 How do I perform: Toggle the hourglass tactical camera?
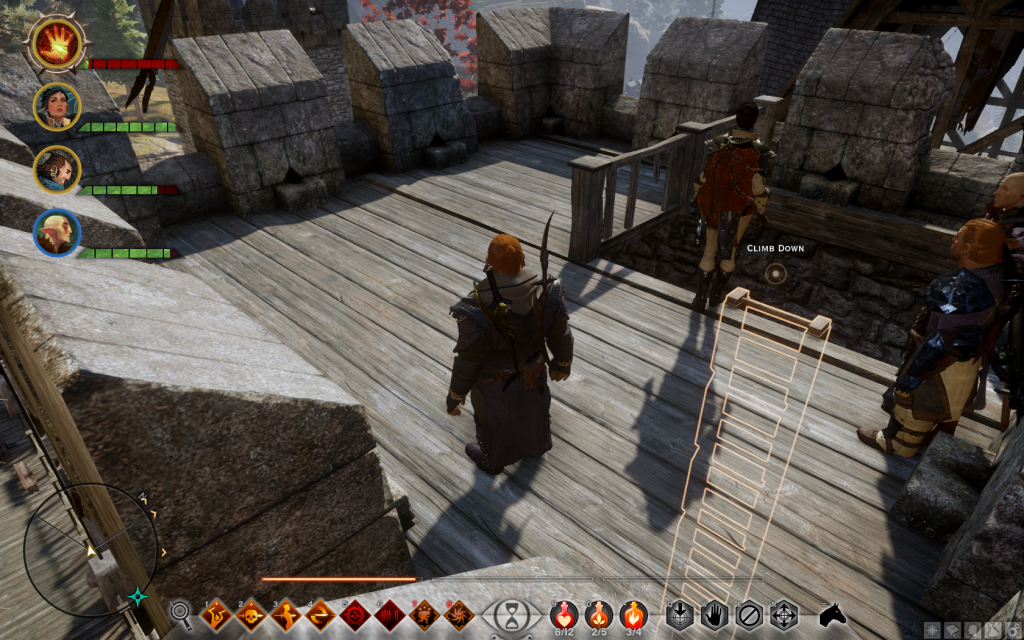(x=510, y=613)
